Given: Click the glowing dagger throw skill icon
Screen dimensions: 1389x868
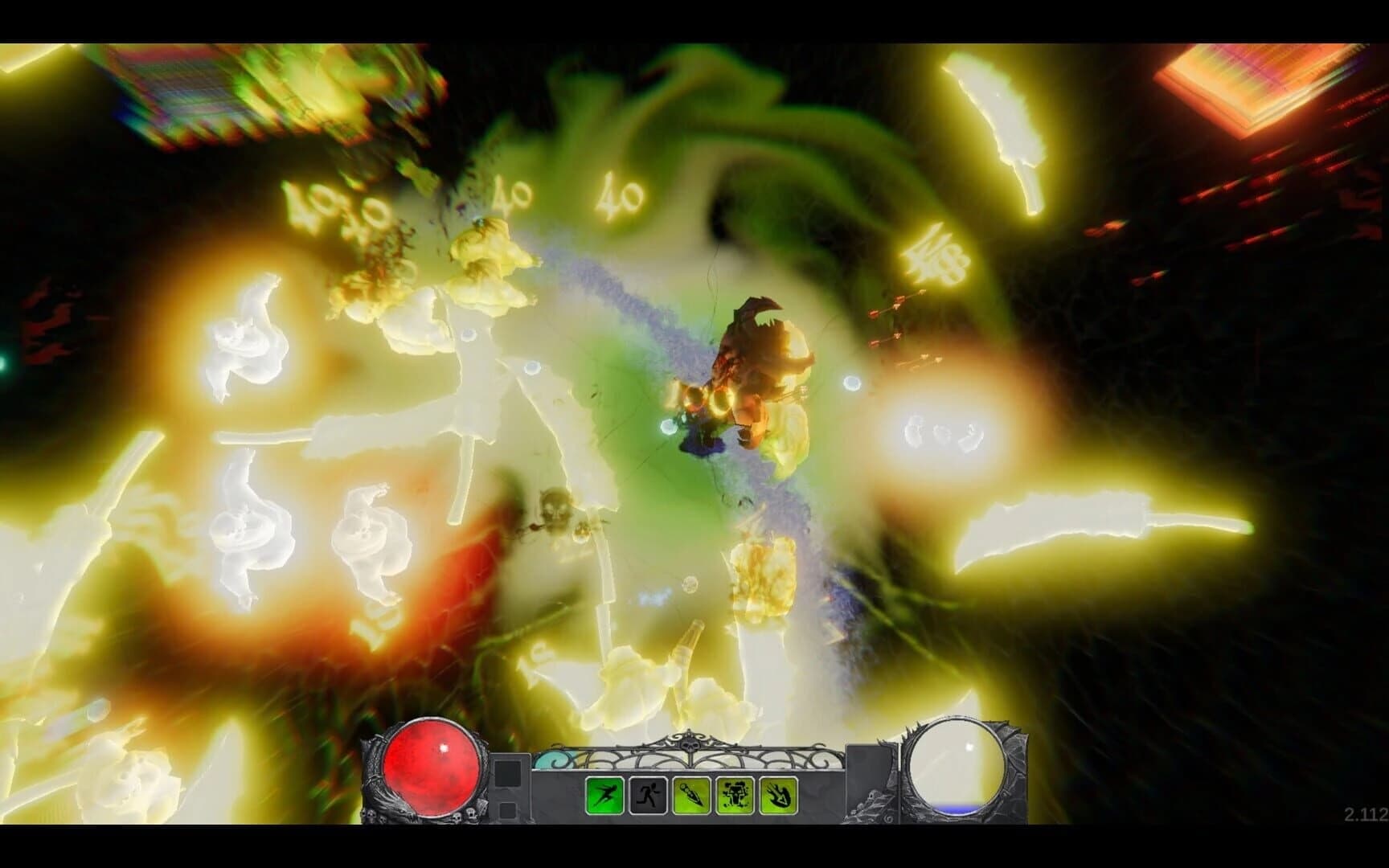Looking at the screenshot, I should click(x=691, y=793).
